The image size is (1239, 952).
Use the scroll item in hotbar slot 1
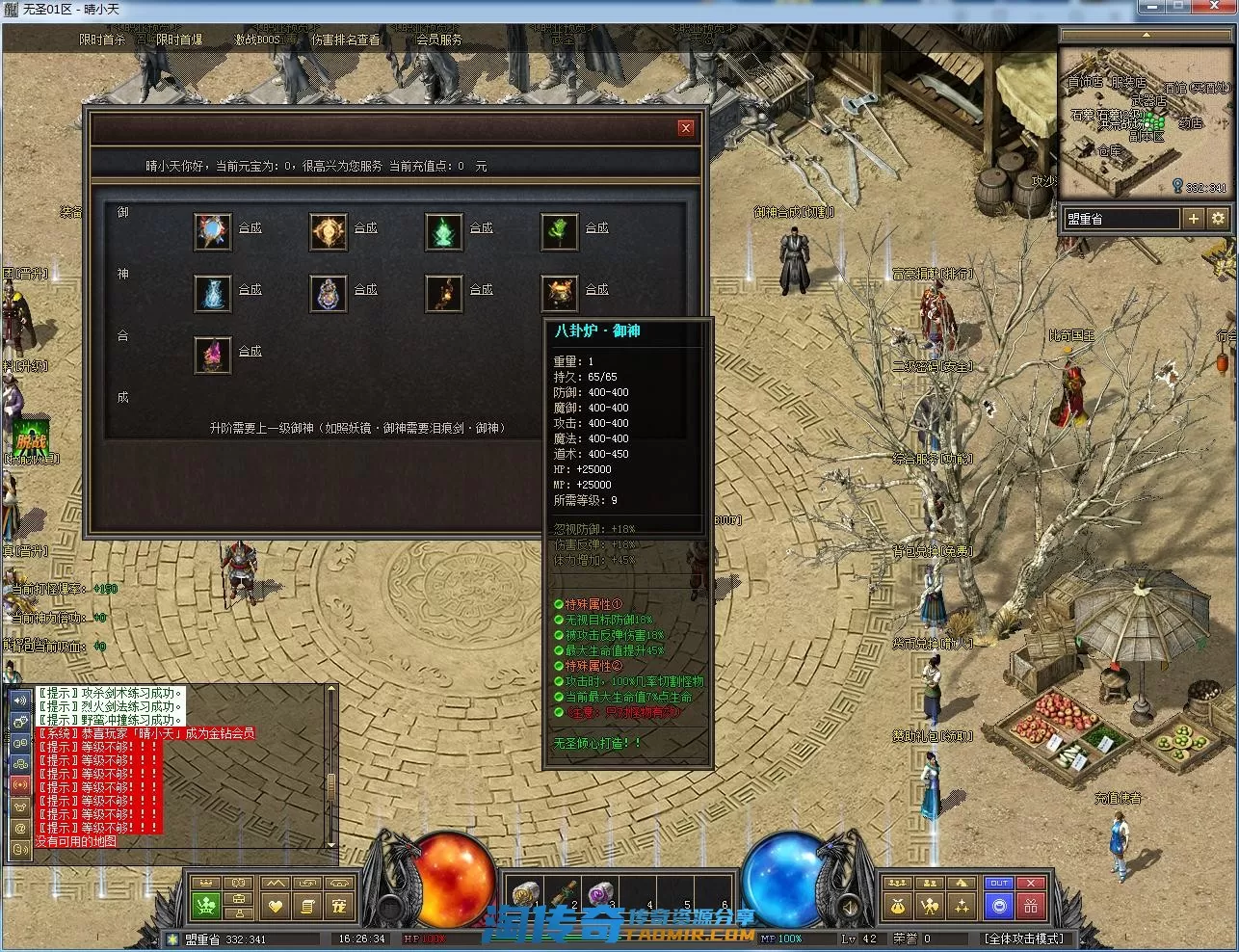point(525,896)
